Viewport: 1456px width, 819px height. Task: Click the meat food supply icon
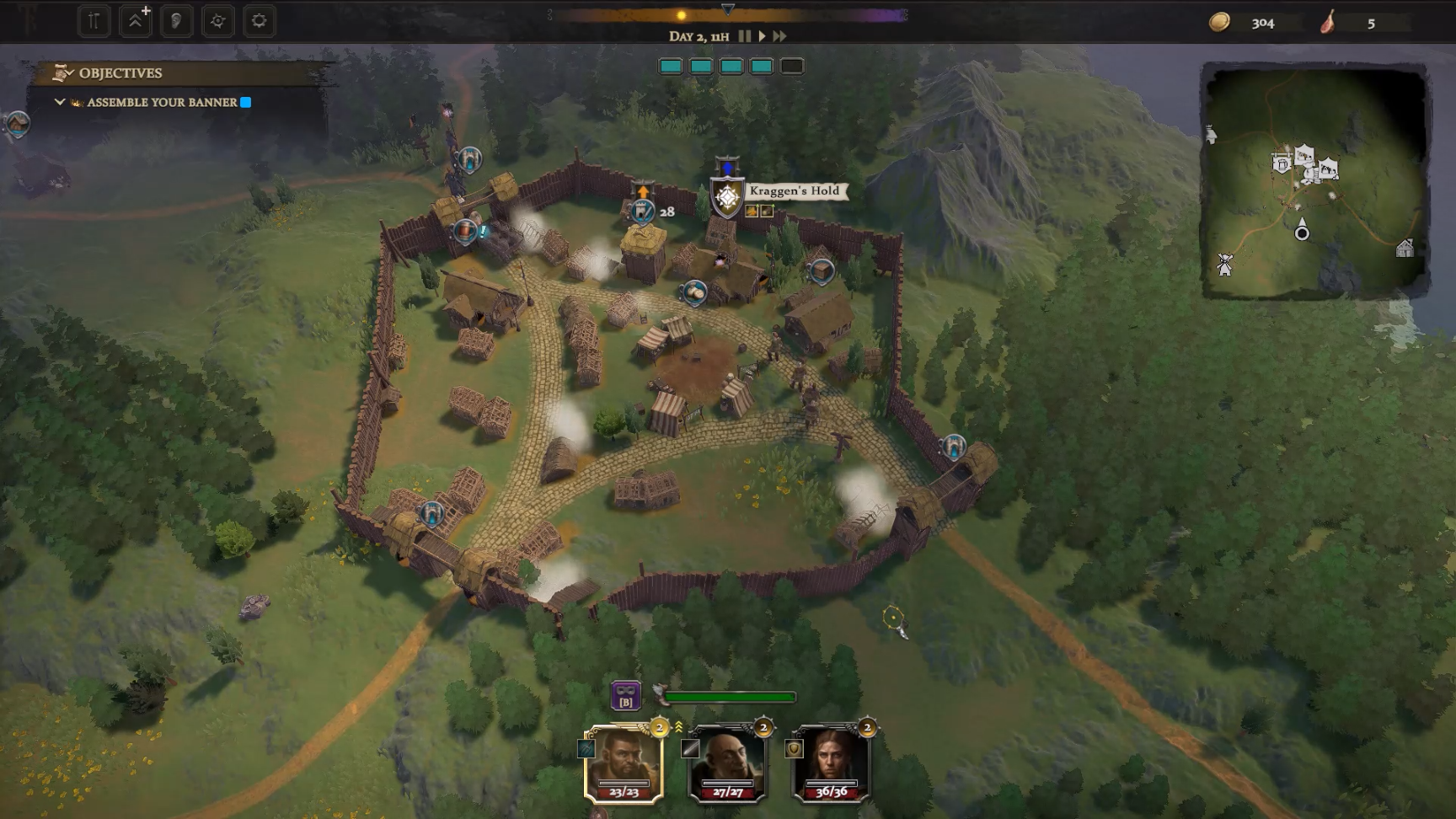pyautogui.click(x=1328, y=23)
